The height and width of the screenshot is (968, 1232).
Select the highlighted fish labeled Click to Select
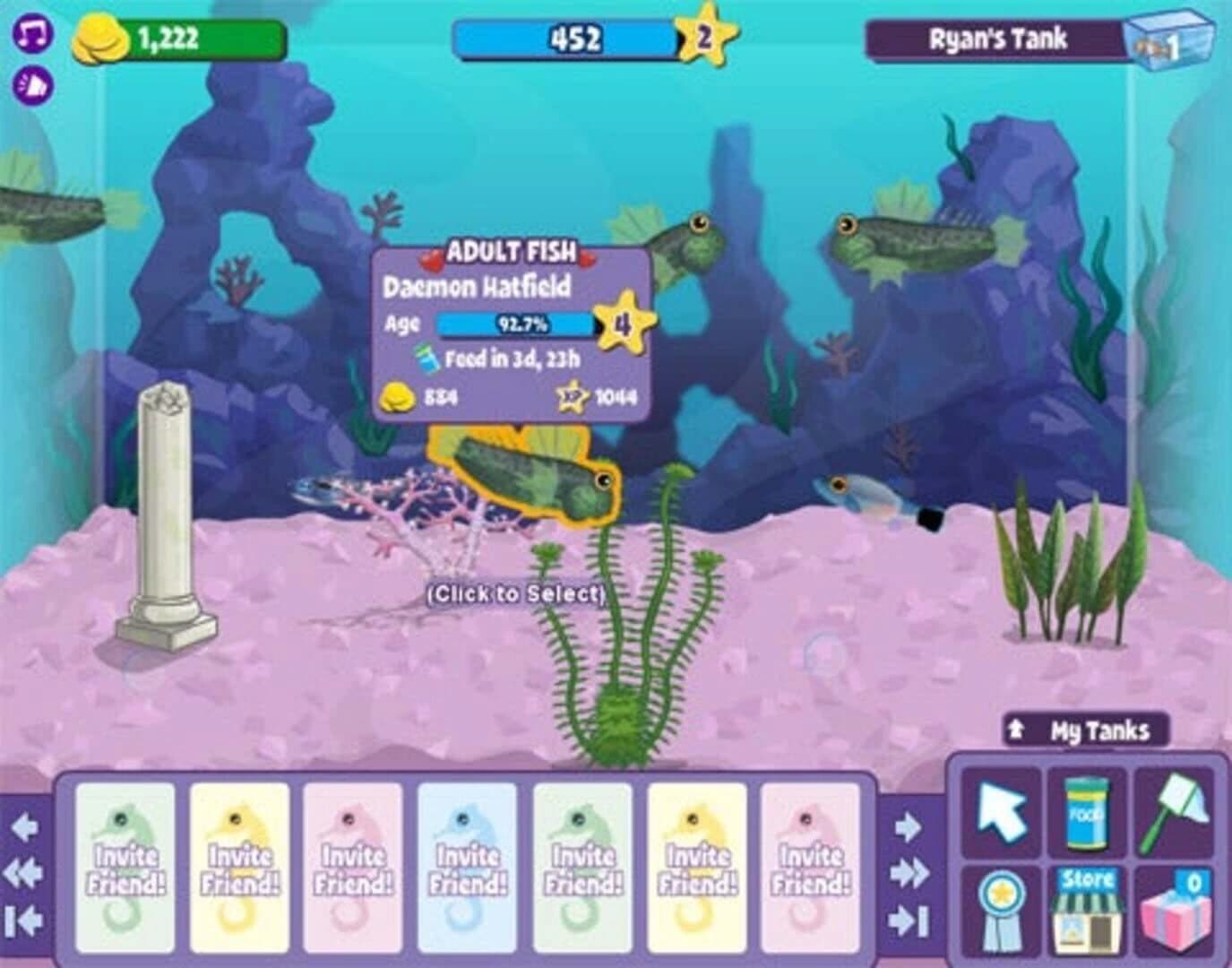coord(520,480)
